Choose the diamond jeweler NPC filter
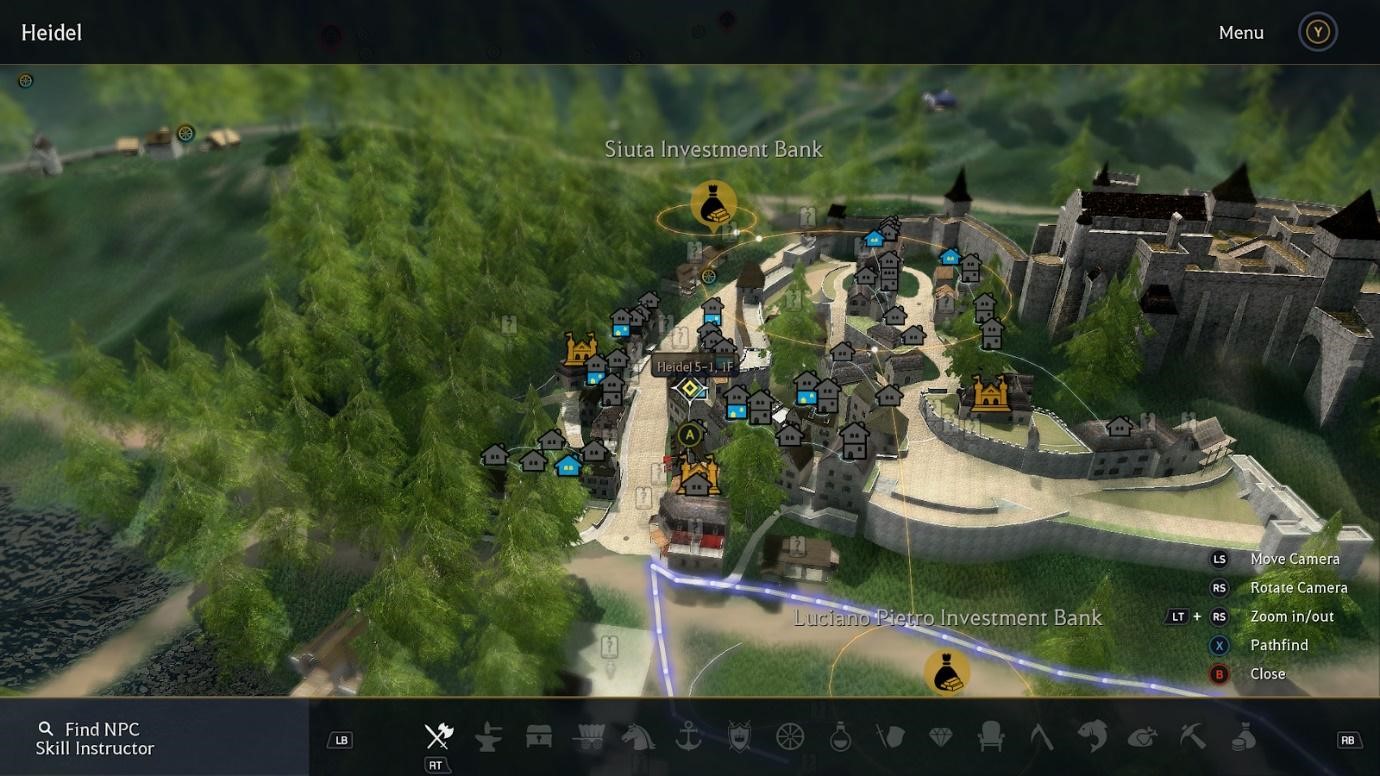The width and height of the screenshot is (1380, 776). pyautogui.click(x=941, y=737)
